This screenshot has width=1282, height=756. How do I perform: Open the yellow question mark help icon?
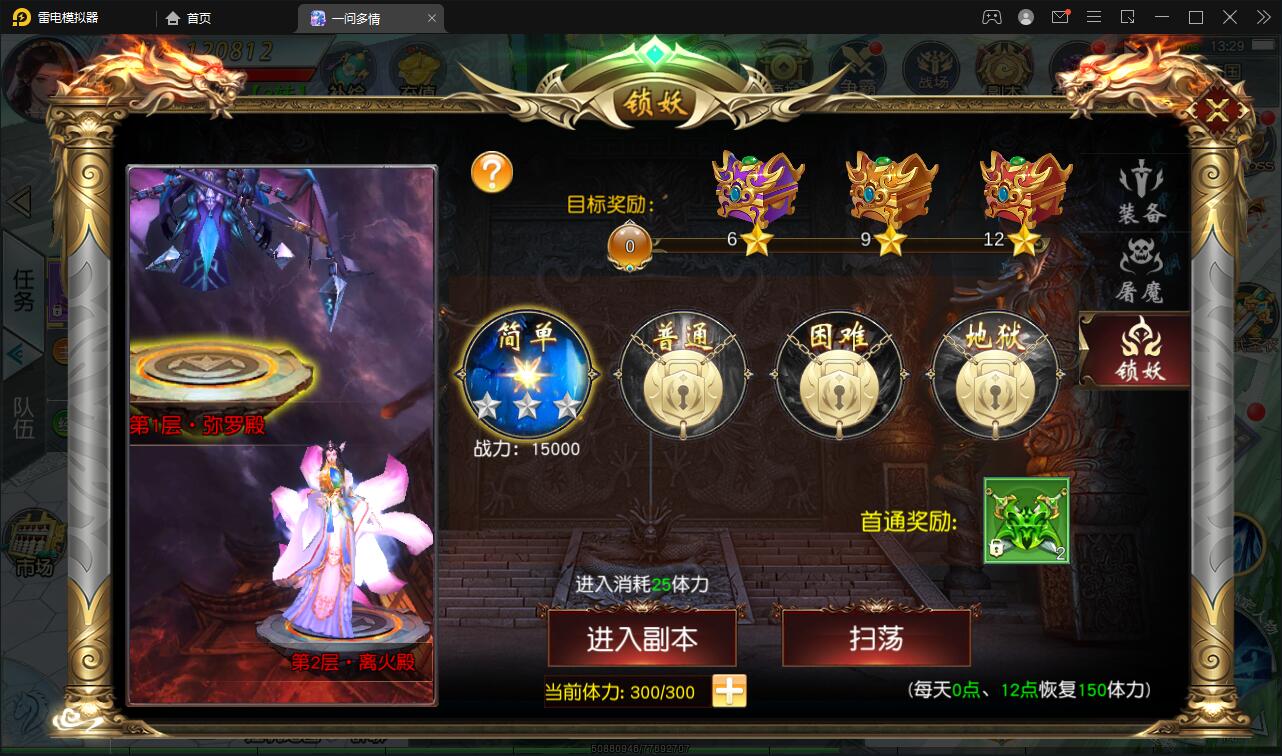492,172
